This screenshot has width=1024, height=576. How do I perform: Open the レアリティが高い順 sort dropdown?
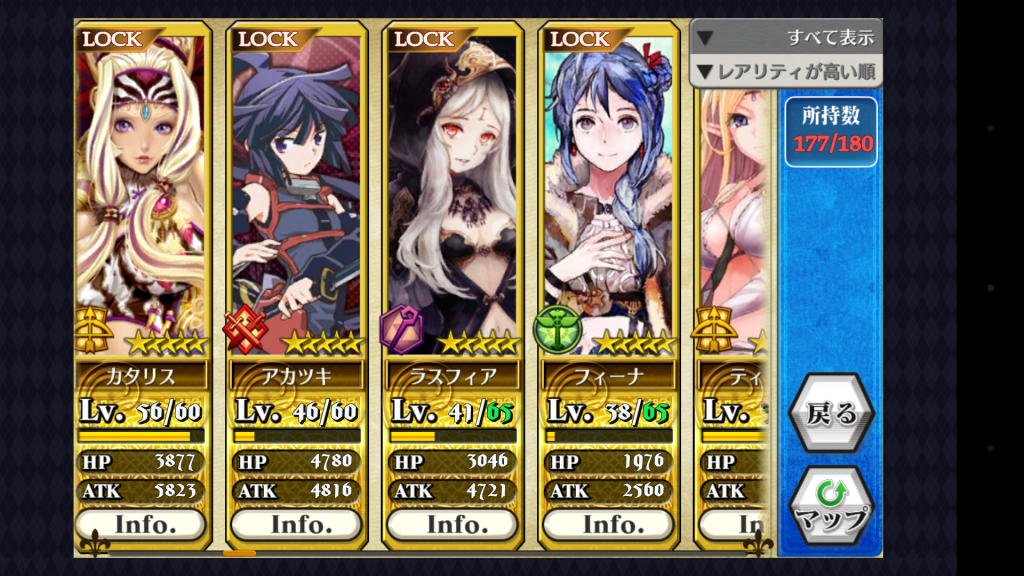pyautogui.click(x=786, y=71)
